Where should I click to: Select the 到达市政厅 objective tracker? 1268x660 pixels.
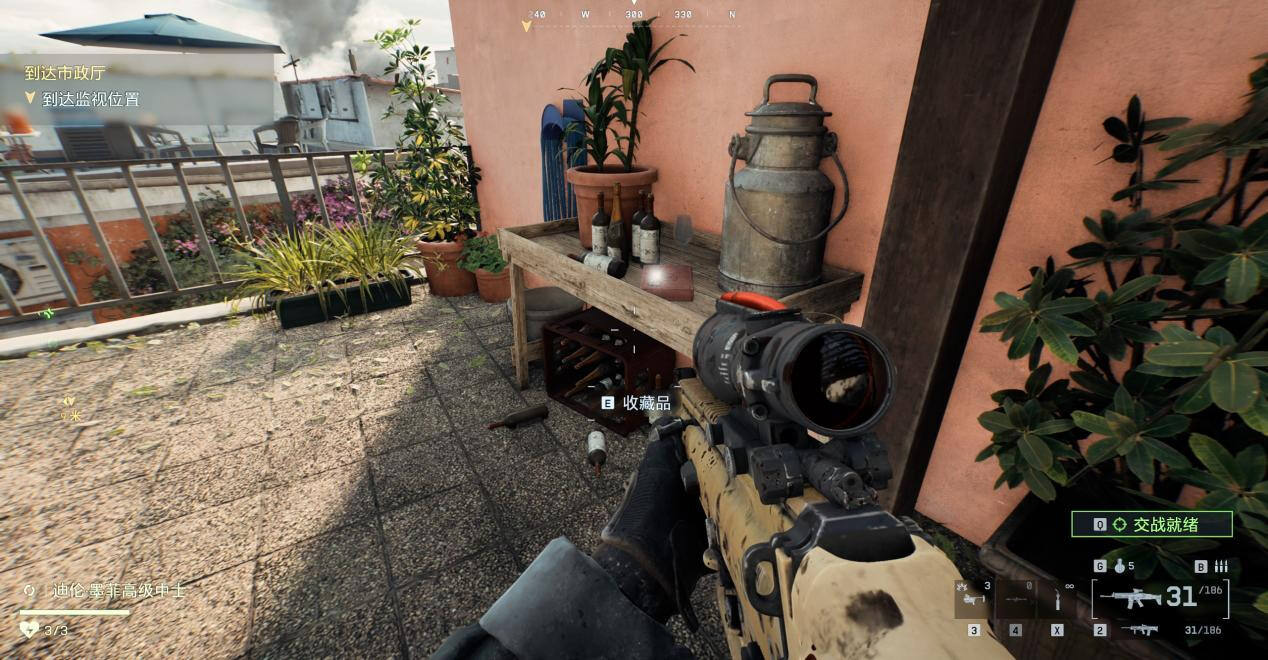coord(65,73)
